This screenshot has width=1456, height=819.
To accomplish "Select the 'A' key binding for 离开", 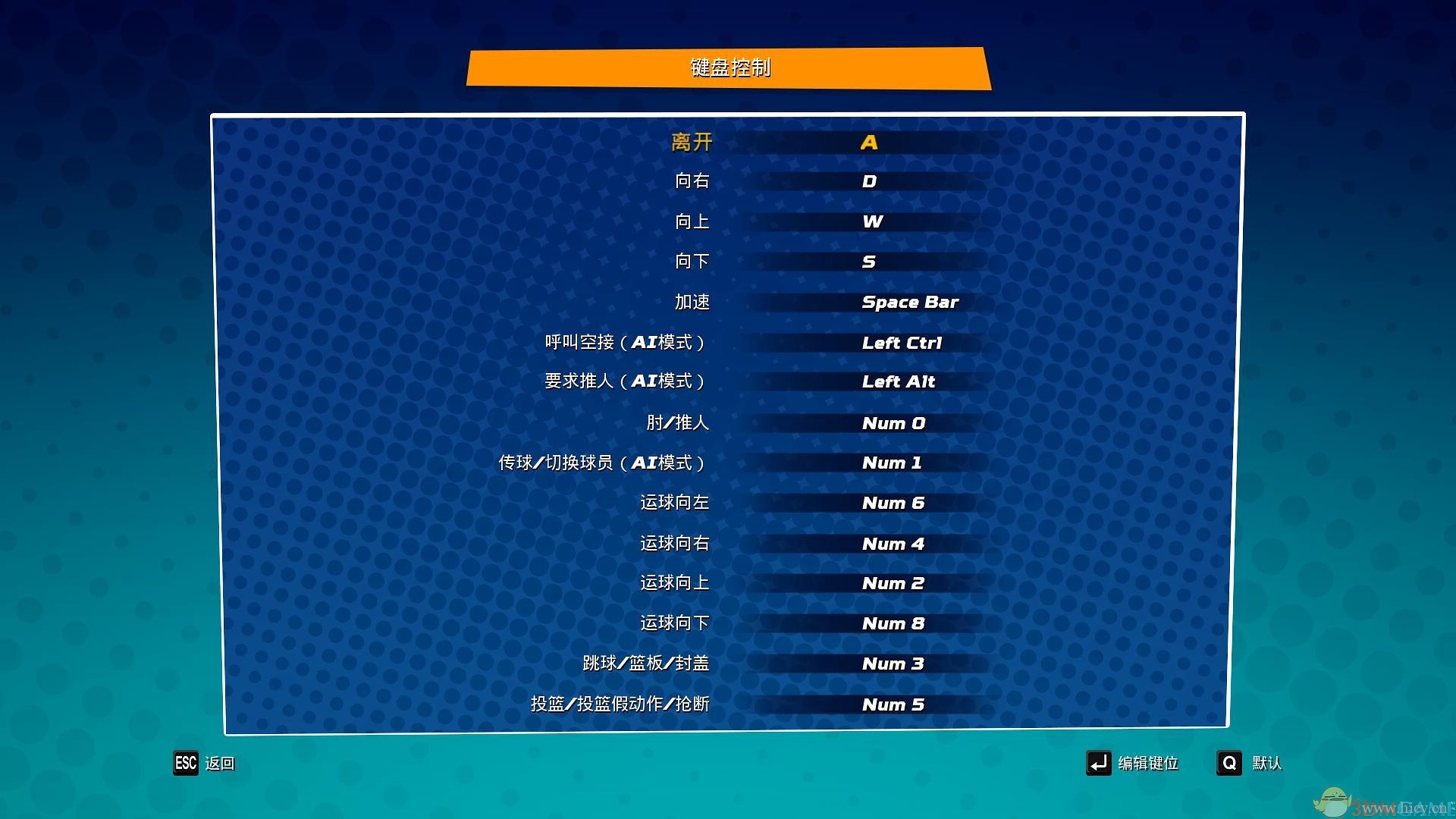I will coord(869,141).
